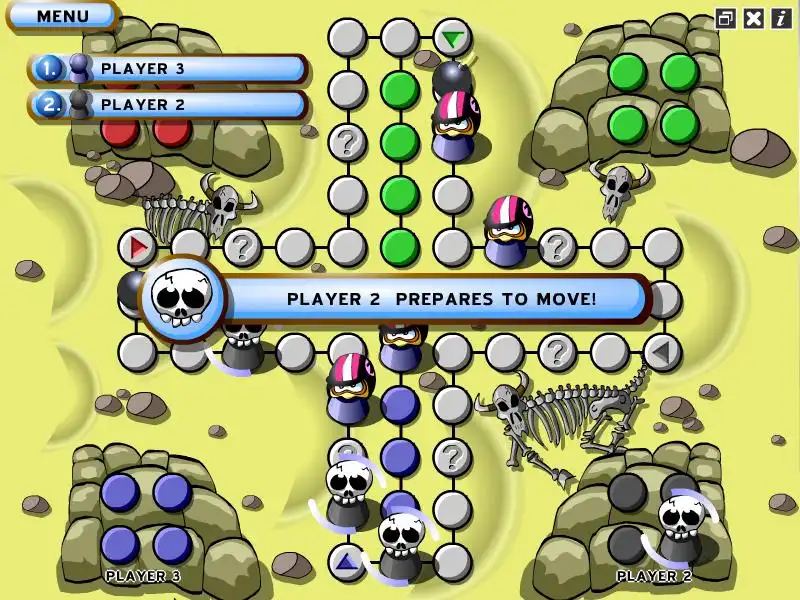
Task: Show game info with the i icon
Action: tap(780, 18)
